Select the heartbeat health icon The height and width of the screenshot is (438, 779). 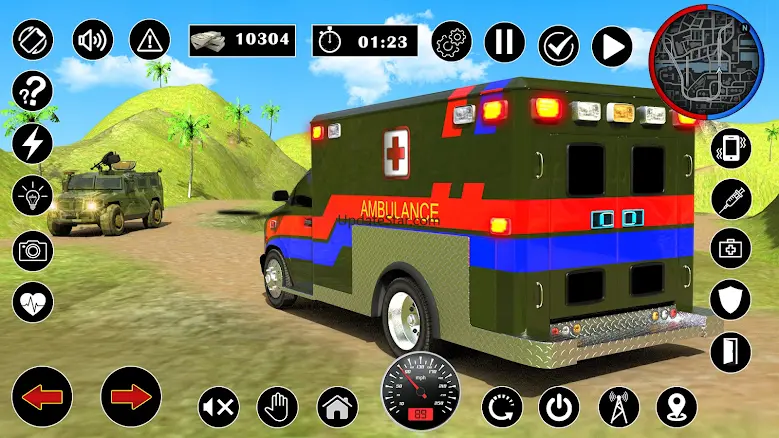click(x=32, y=300)
